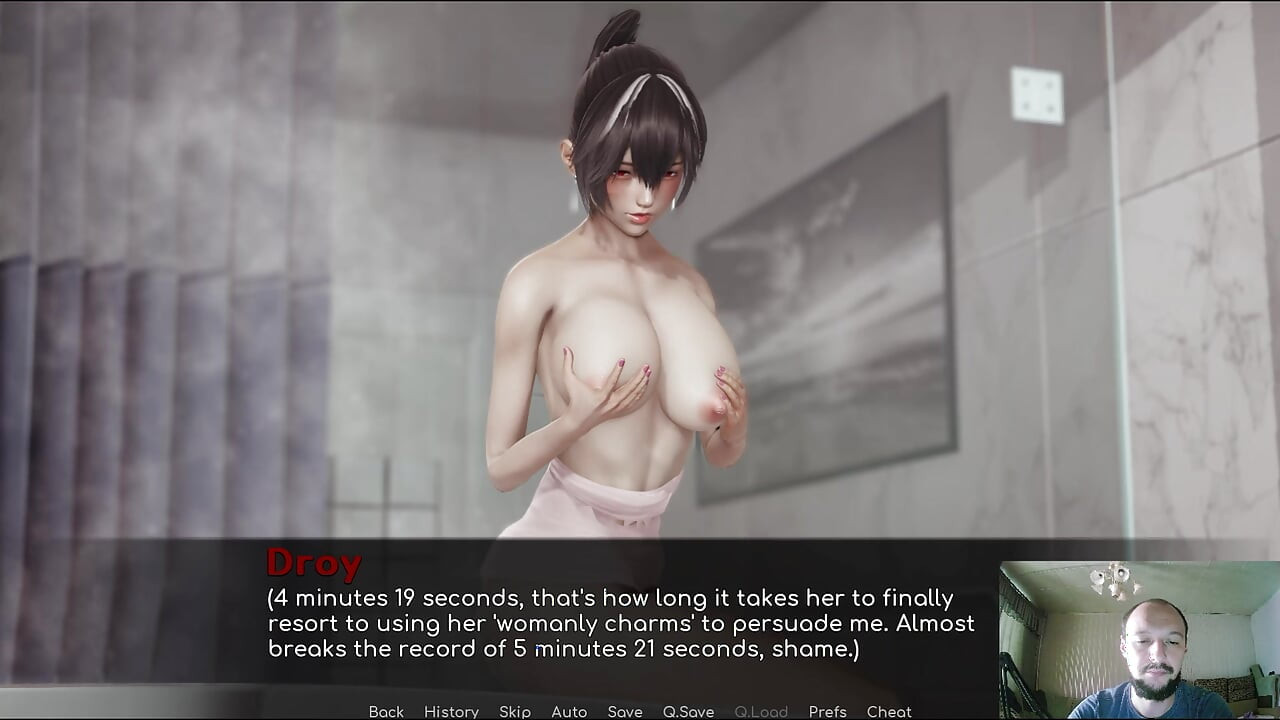The height and width of the screenshot is (720, 1280).
Task: Open the "Prefs" settings screen
Action: pyautogui.click(x=829, y=711)
